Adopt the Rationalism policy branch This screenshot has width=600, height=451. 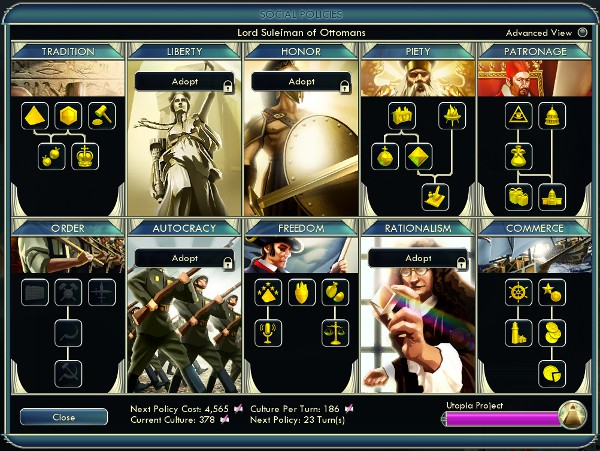[417, 258]
